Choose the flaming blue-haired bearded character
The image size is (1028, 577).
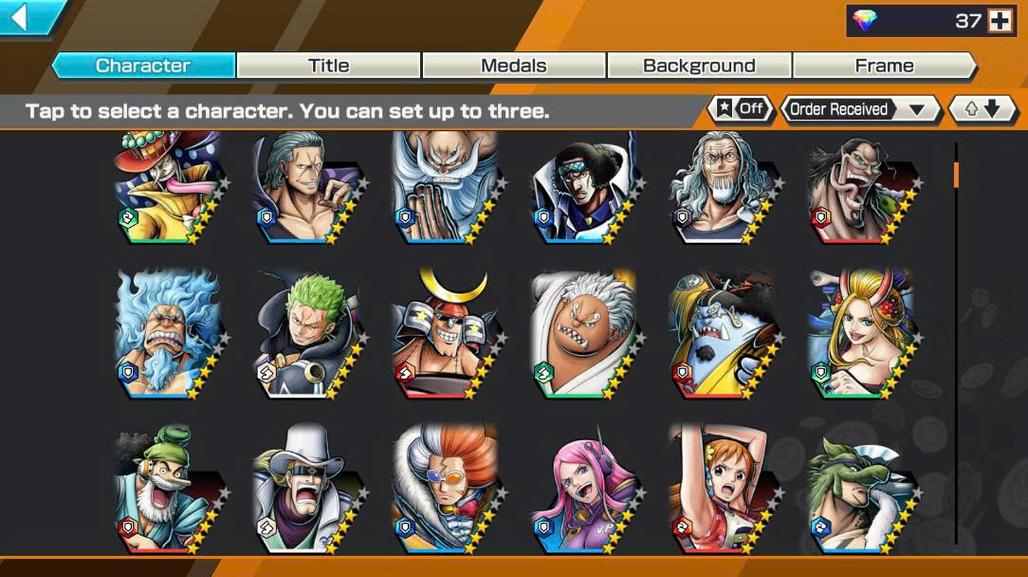pos(165,335)
